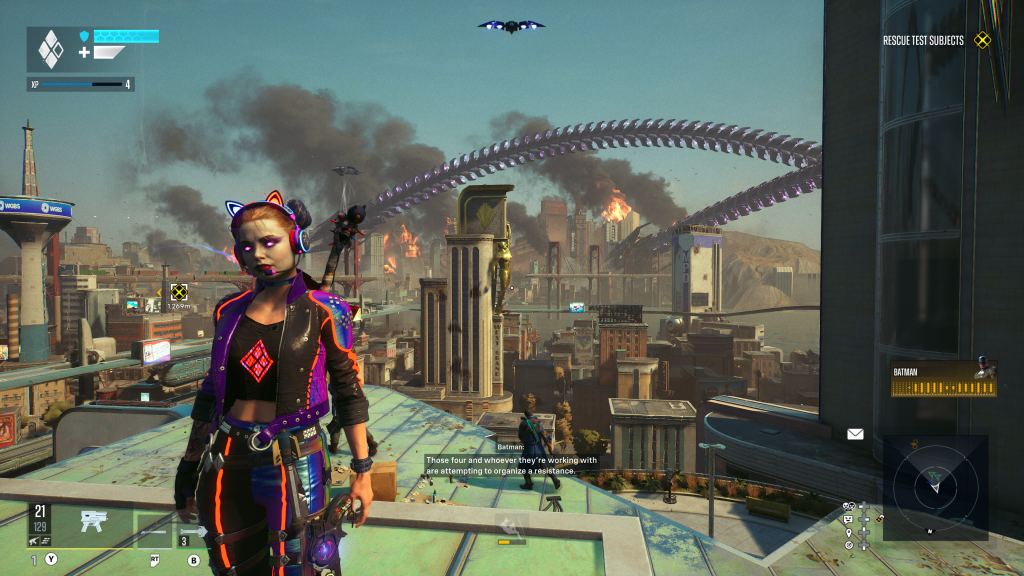Screen dimensions: 1024x576
Task: Select the Batman audio transmission panel
Action: click(x=944, y=379)
